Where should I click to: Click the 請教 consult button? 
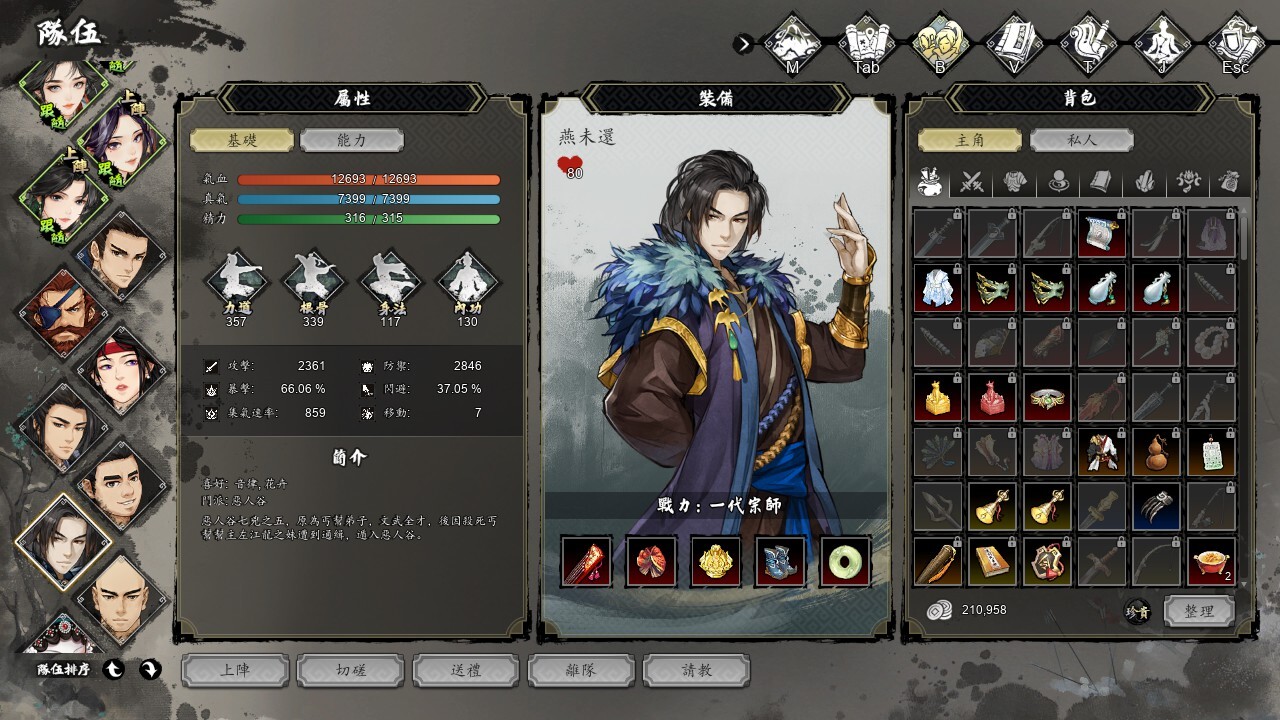(697, 670)
